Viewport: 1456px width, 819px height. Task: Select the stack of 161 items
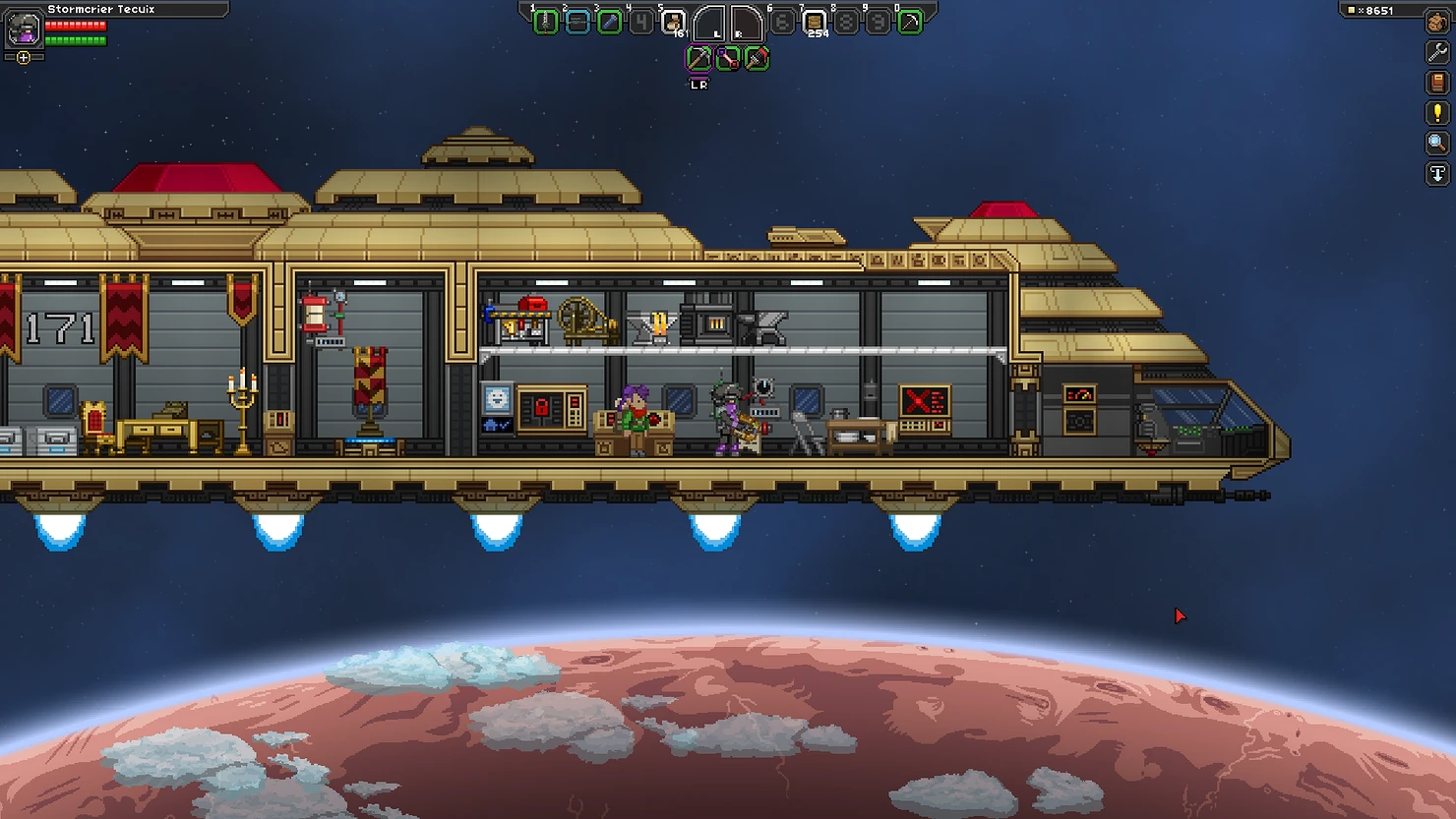click(674, 22)
